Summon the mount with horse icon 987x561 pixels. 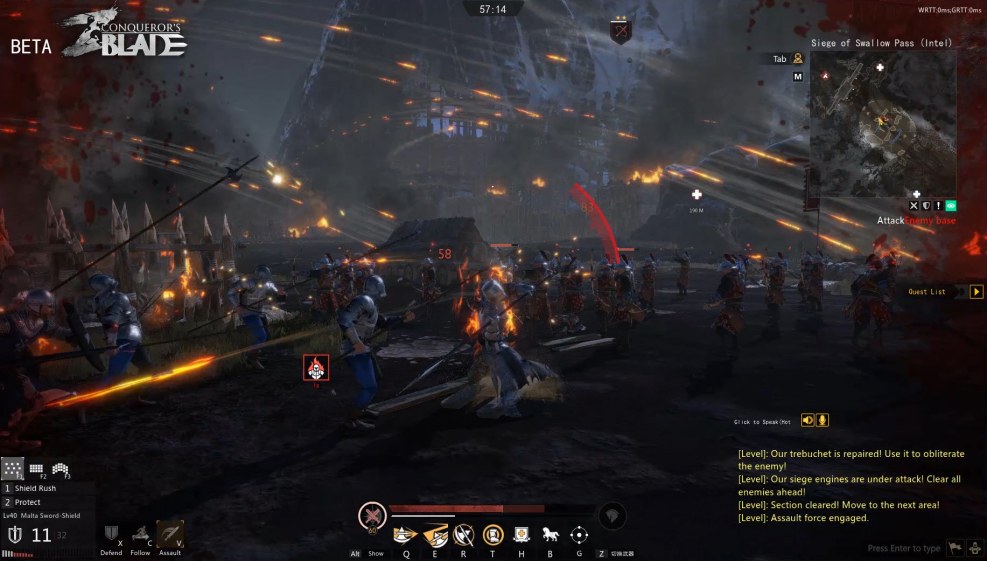point(550,535)
